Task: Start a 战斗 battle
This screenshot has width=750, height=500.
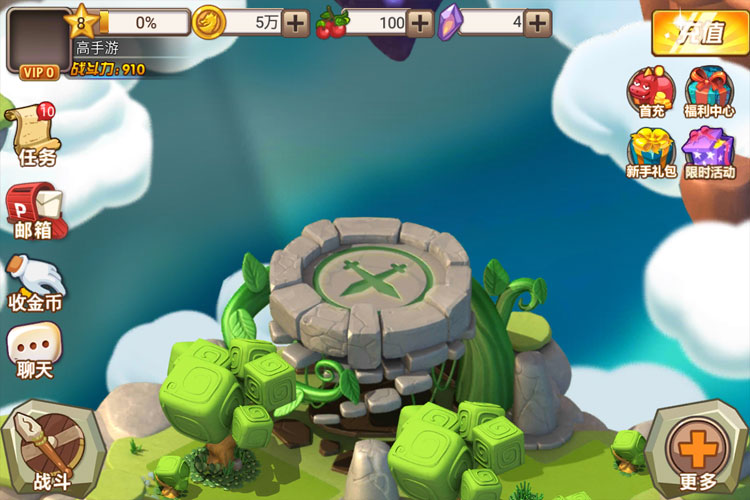Action: pyautogui.click(x=45, y=450)
